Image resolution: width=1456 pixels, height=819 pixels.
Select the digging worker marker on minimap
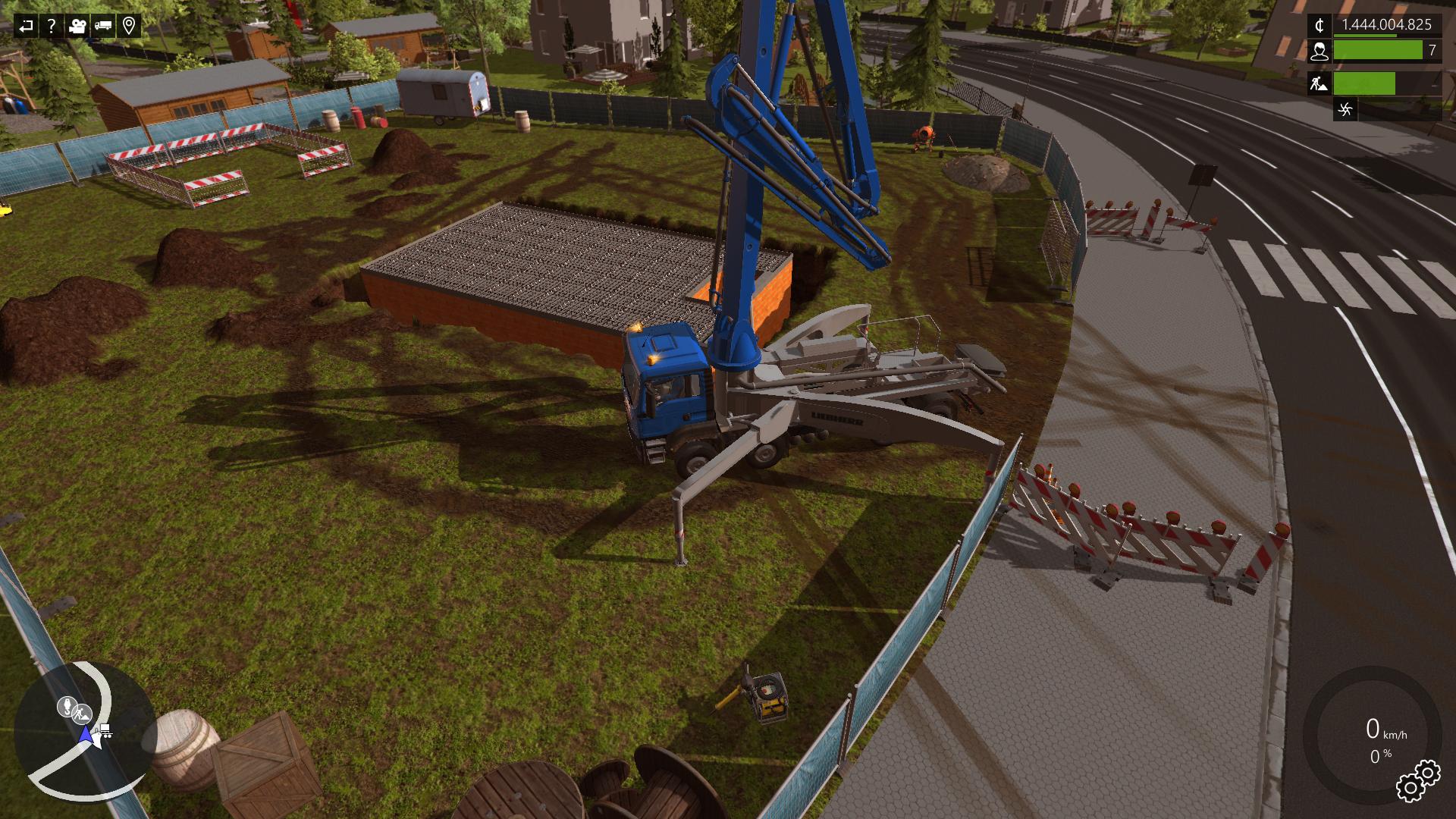82,714
